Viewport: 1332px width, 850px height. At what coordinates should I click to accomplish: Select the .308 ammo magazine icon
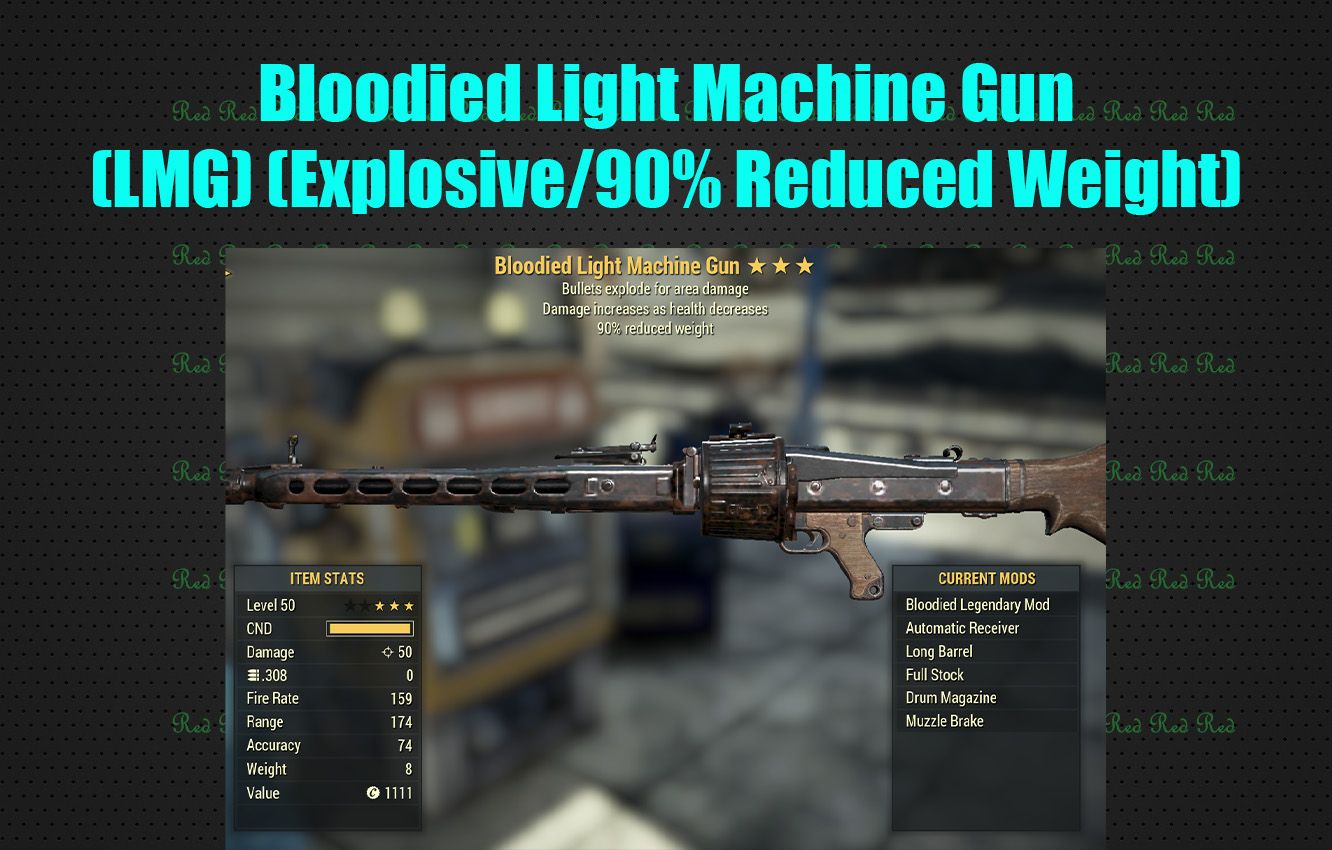tap(254, 673)
